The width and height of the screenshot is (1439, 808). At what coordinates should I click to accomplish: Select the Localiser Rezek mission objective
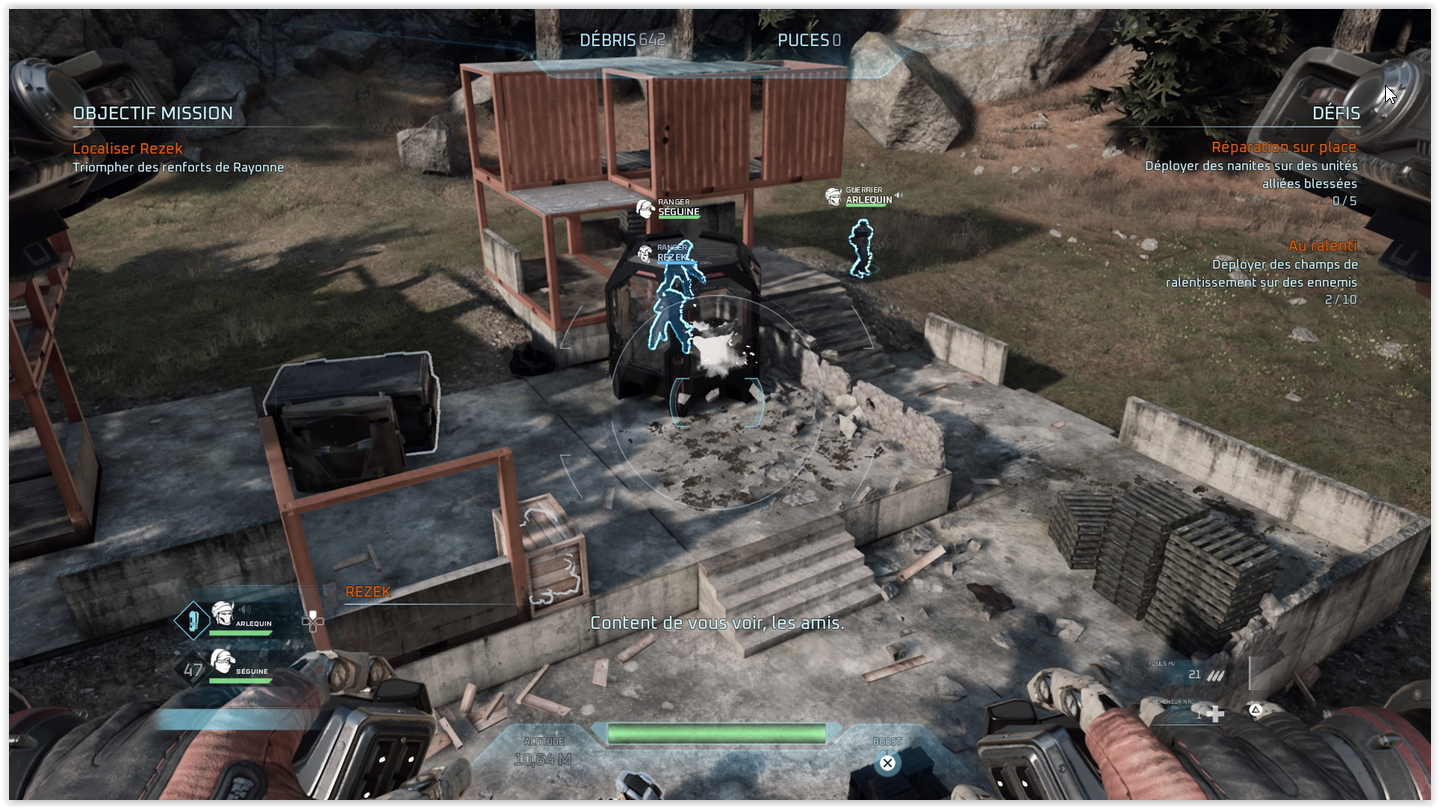click(x=128, y=148)
